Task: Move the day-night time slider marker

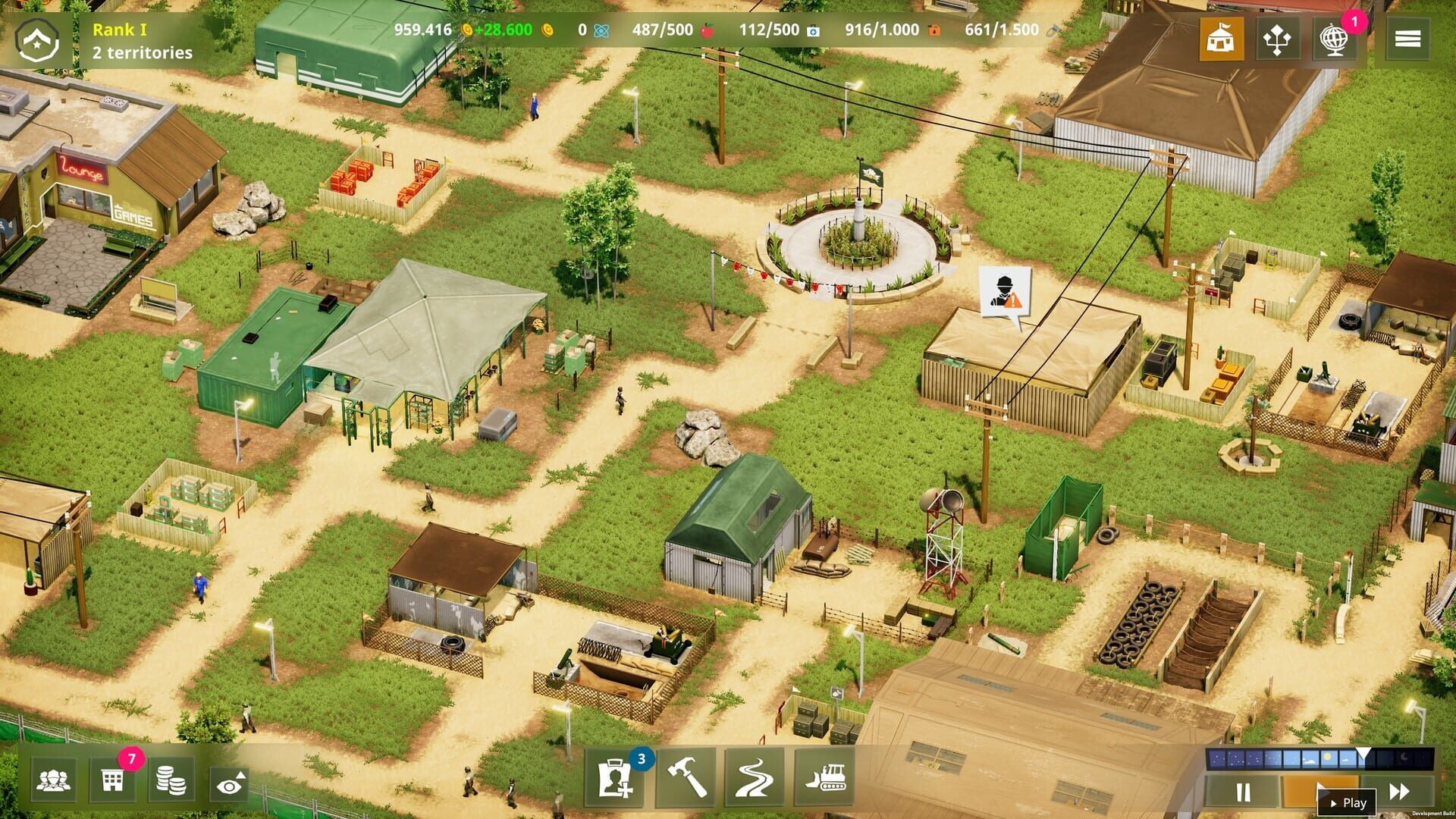Action: click(1363, 753)
